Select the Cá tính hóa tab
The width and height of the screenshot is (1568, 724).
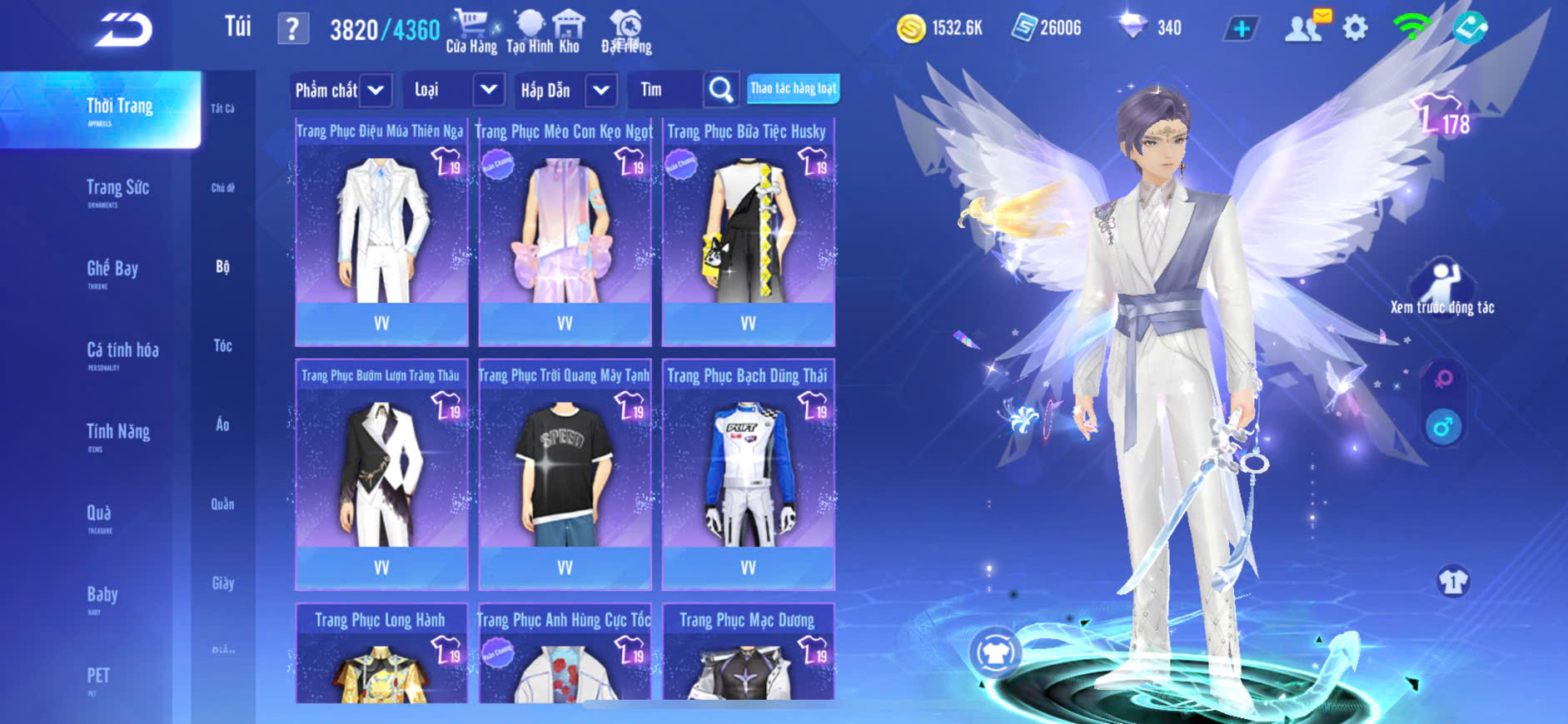point(122,352)
